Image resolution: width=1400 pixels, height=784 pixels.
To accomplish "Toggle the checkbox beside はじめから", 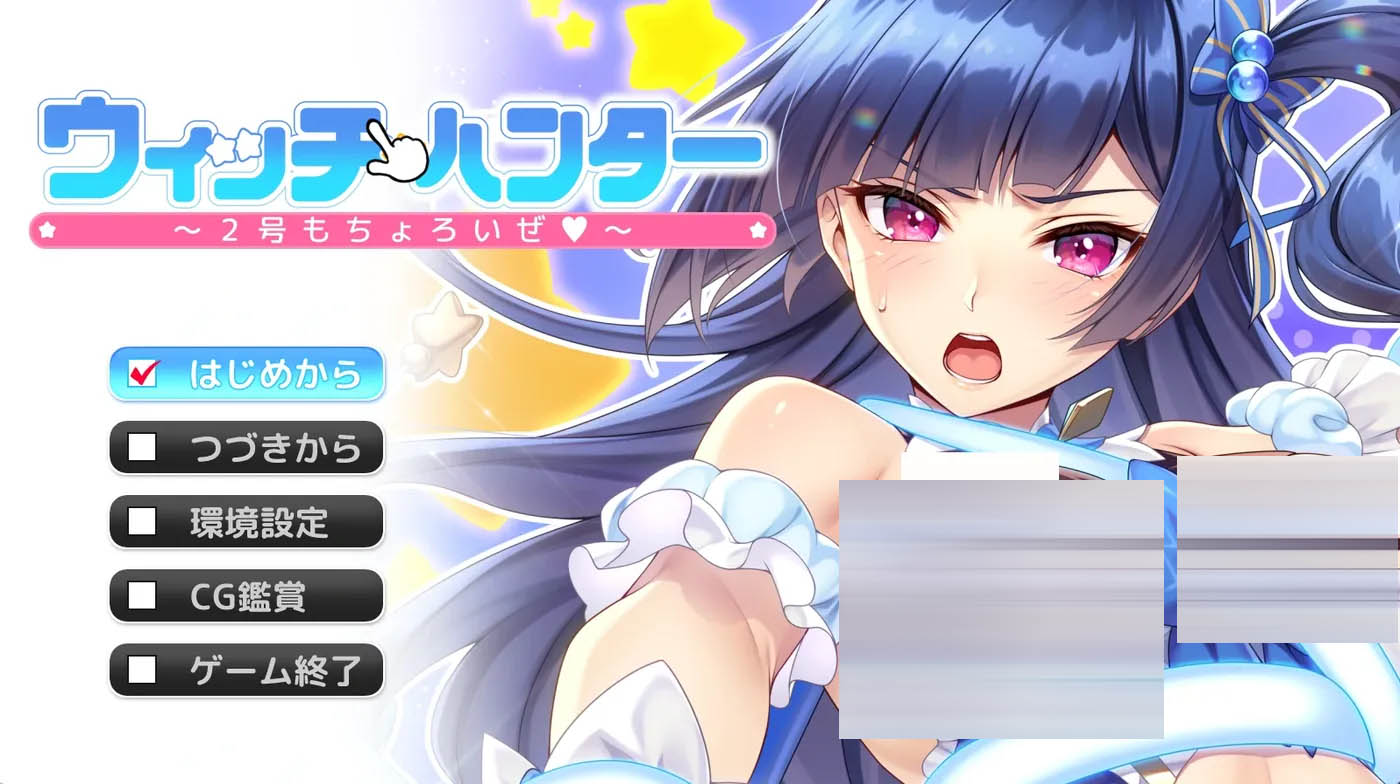I will [x=143, y=374].
